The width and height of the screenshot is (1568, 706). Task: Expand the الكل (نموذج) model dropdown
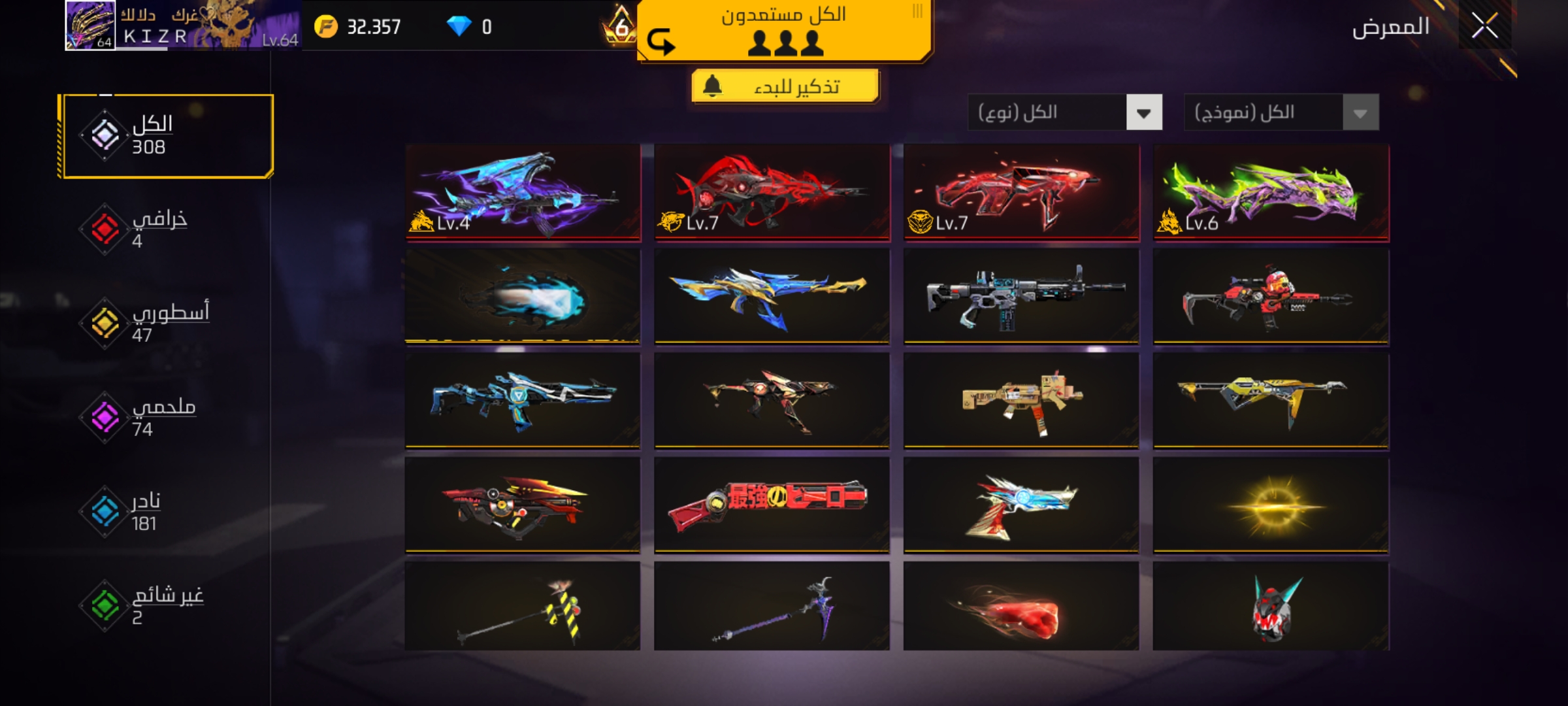(1281, 112)
